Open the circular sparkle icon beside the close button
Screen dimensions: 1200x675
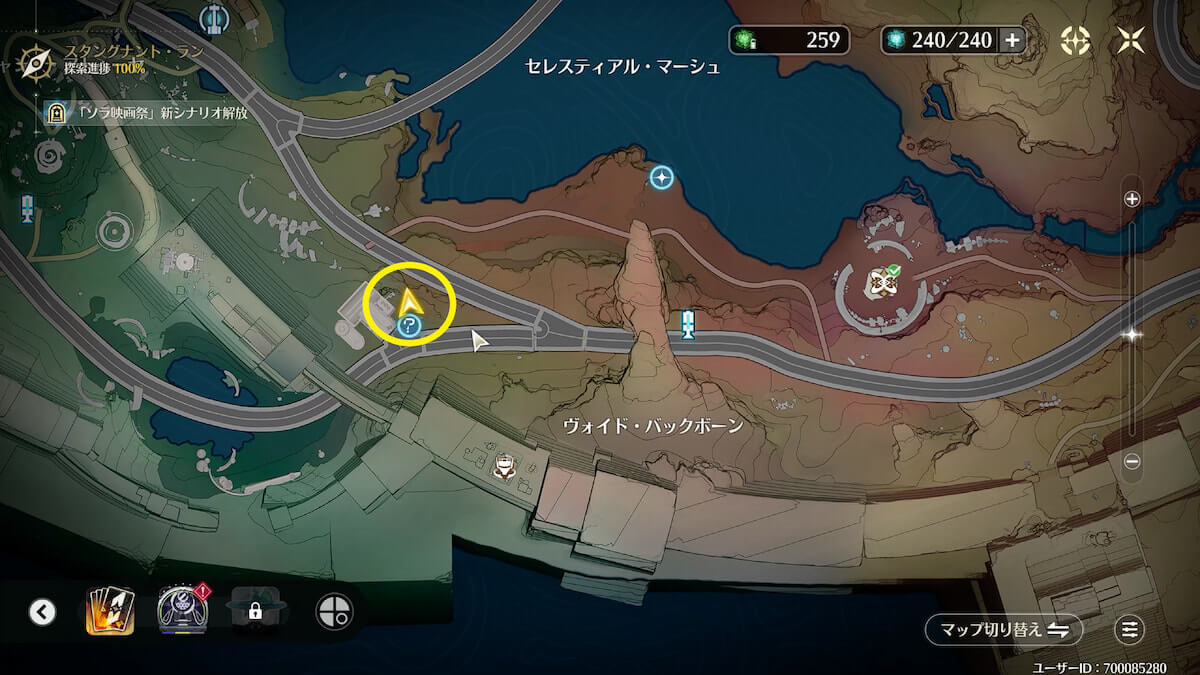click(x=1075, y=40)
